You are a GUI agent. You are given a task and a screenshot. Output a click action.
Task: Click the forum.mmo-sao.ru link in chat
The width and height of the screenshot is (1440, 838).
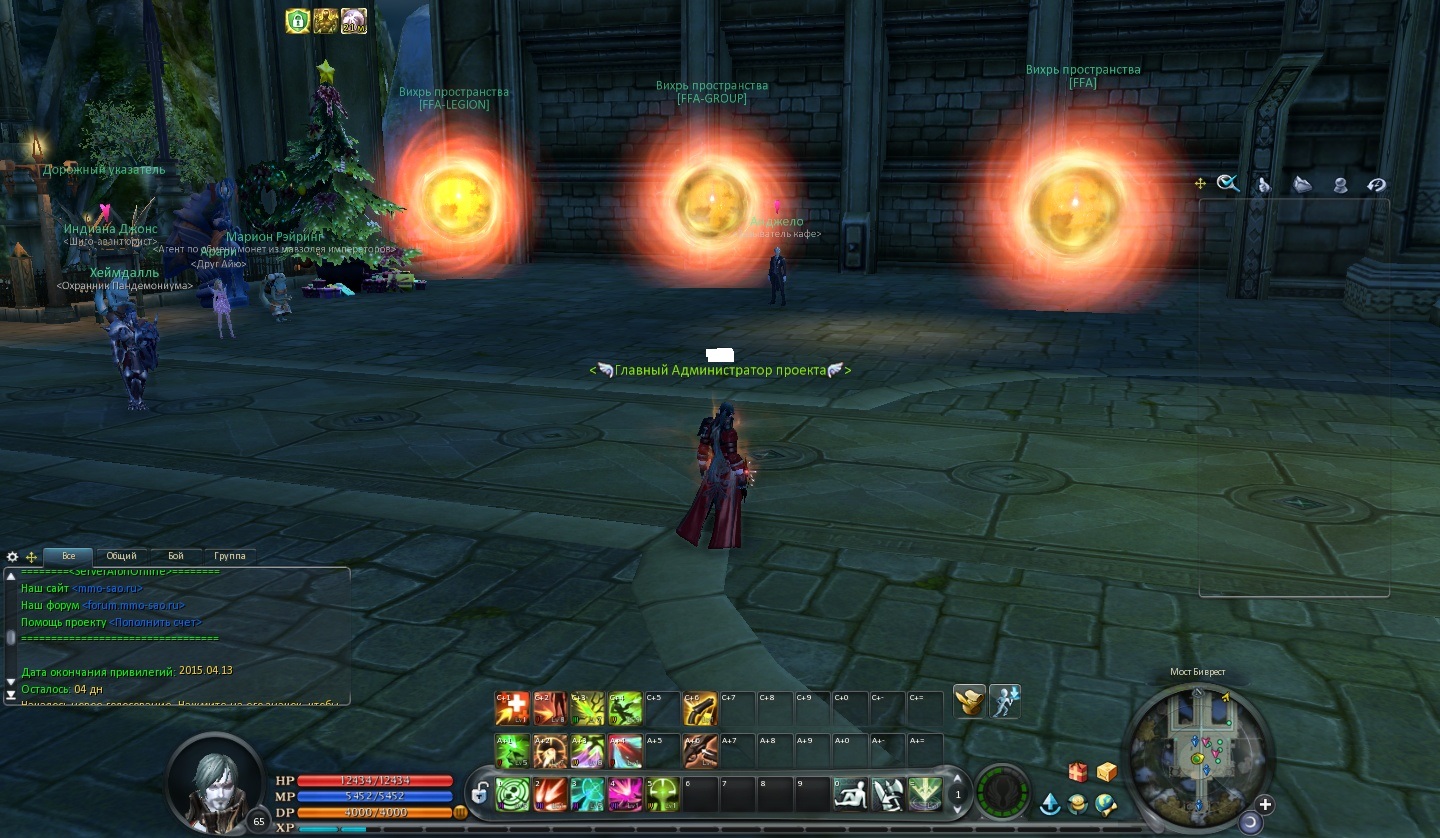point(133,605)
